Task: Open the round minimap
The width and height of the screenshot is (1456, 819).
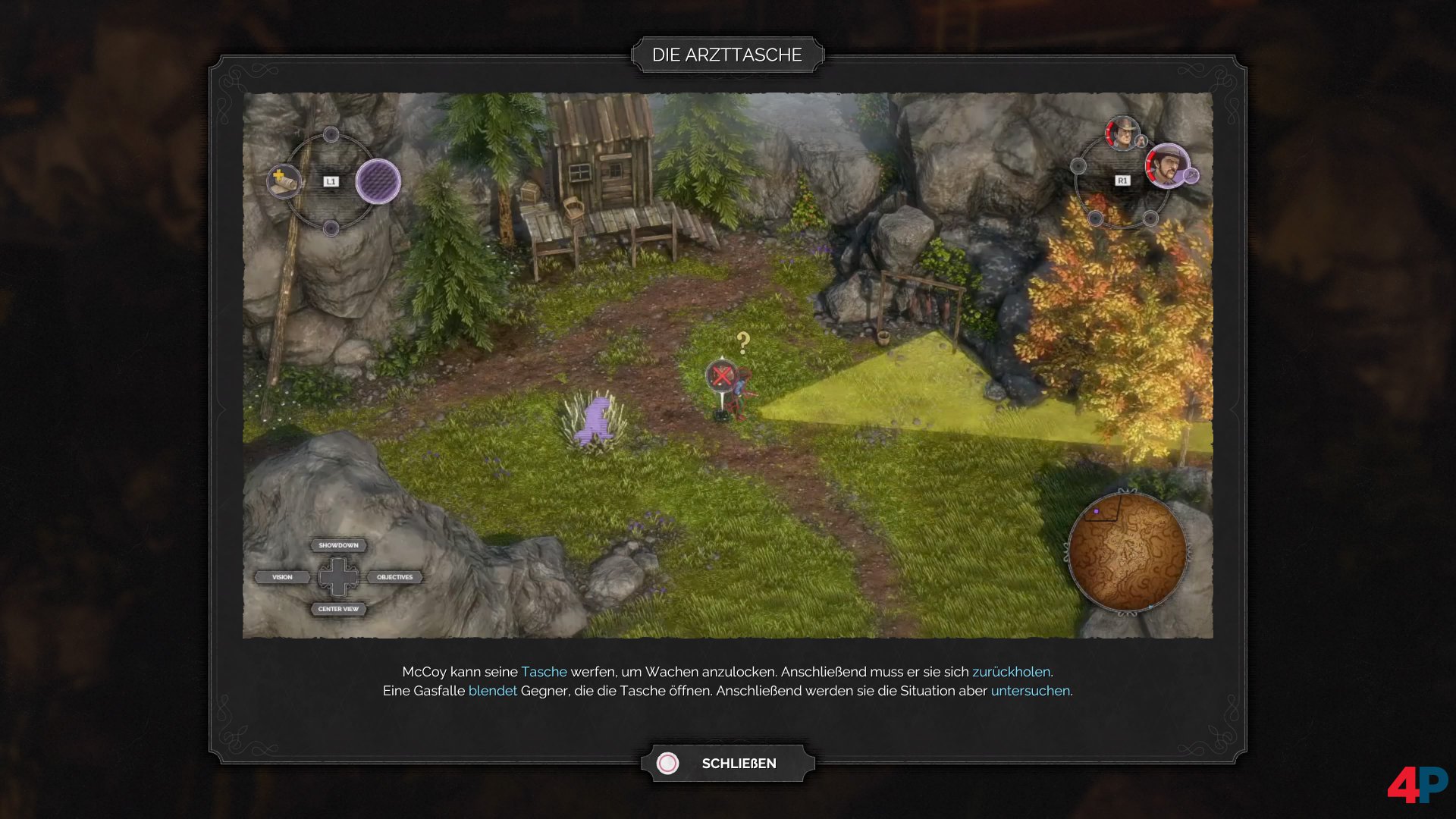Action: 1127,552
